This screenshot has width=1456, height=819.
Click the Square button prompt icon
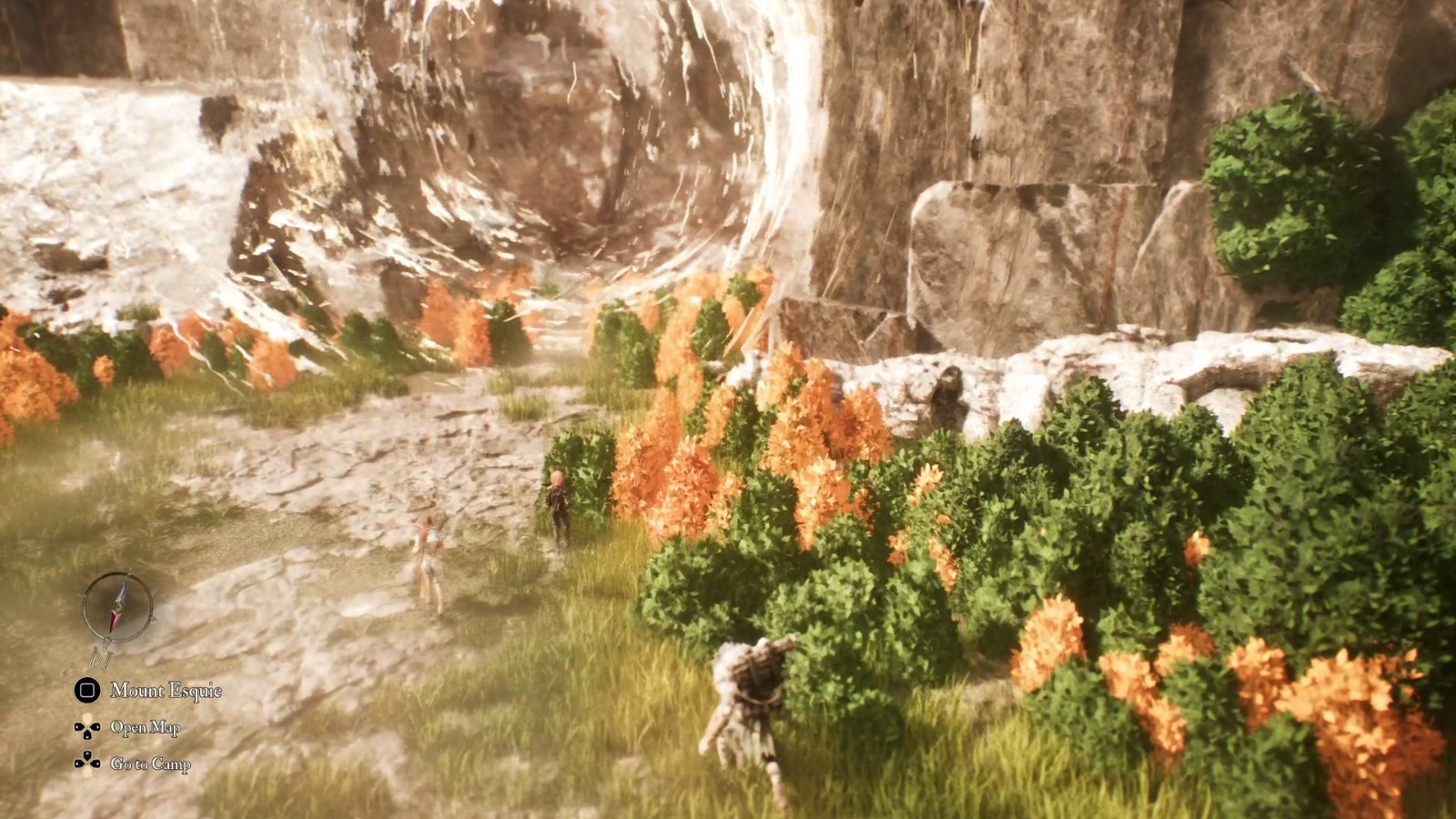86,691
